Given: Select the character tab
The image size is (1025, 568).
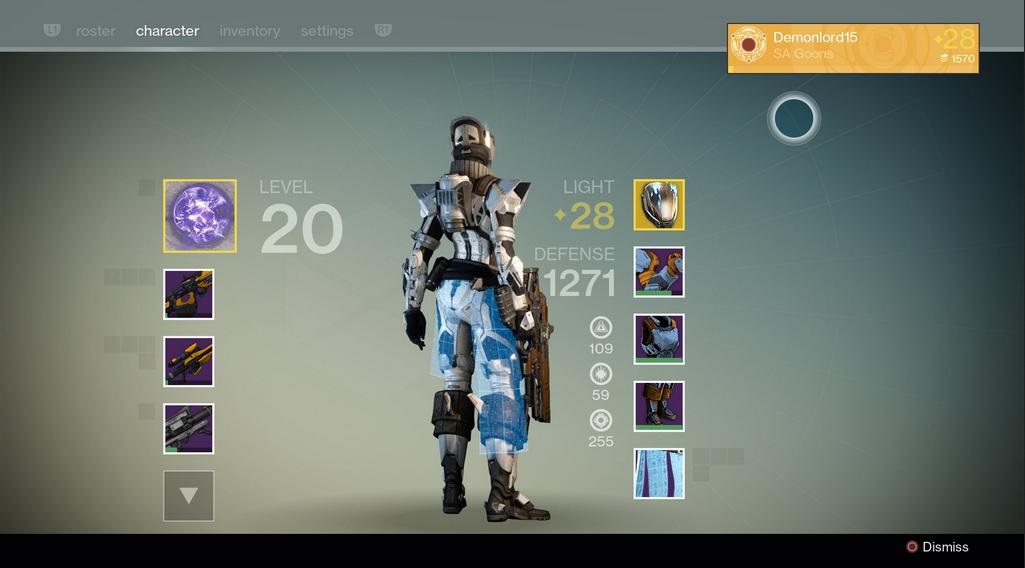Looking at the screenshot, I should [167, 31].
